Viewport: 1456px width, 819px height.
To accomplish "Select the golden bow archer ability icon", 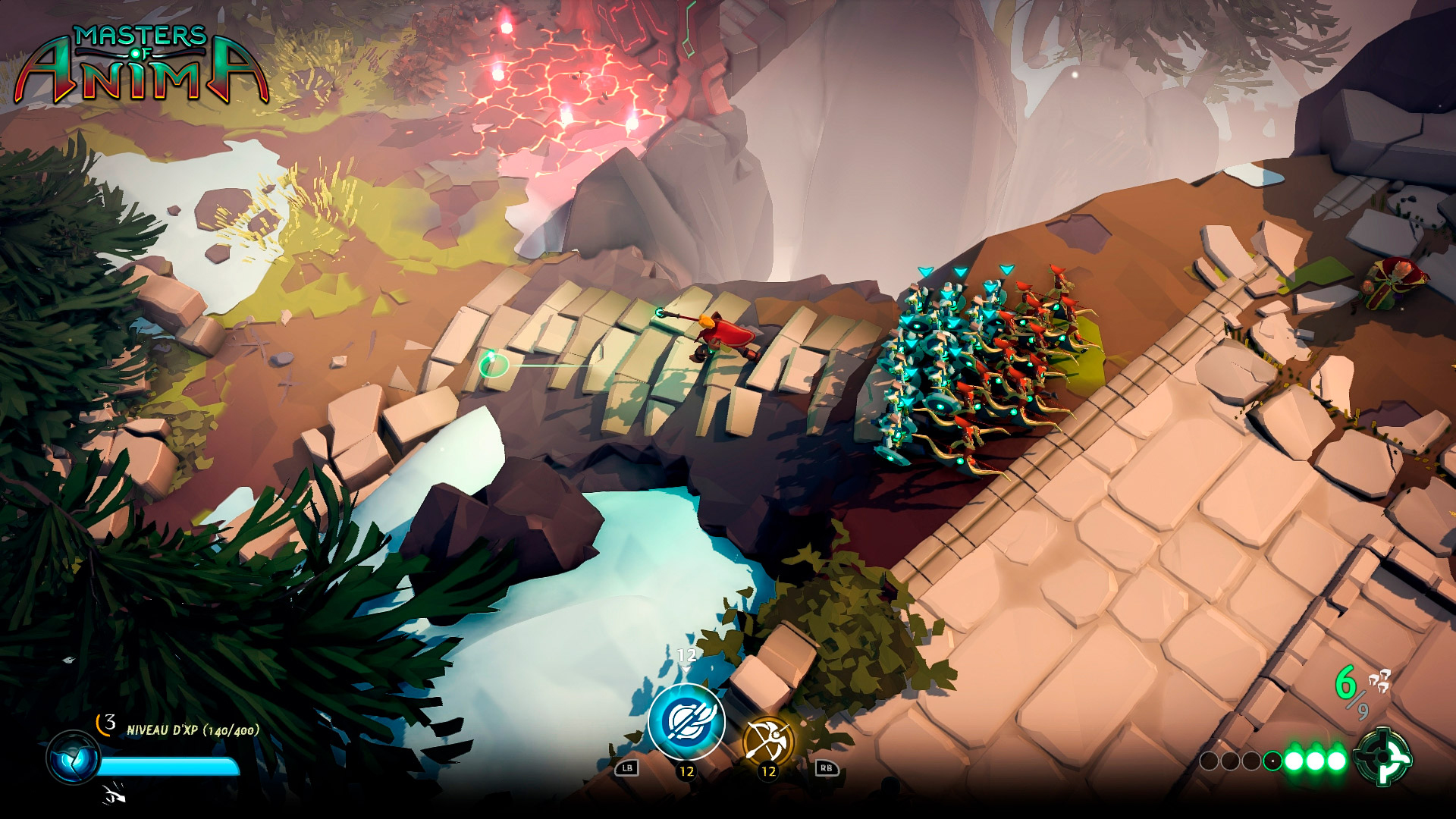I will coord(769,739).
